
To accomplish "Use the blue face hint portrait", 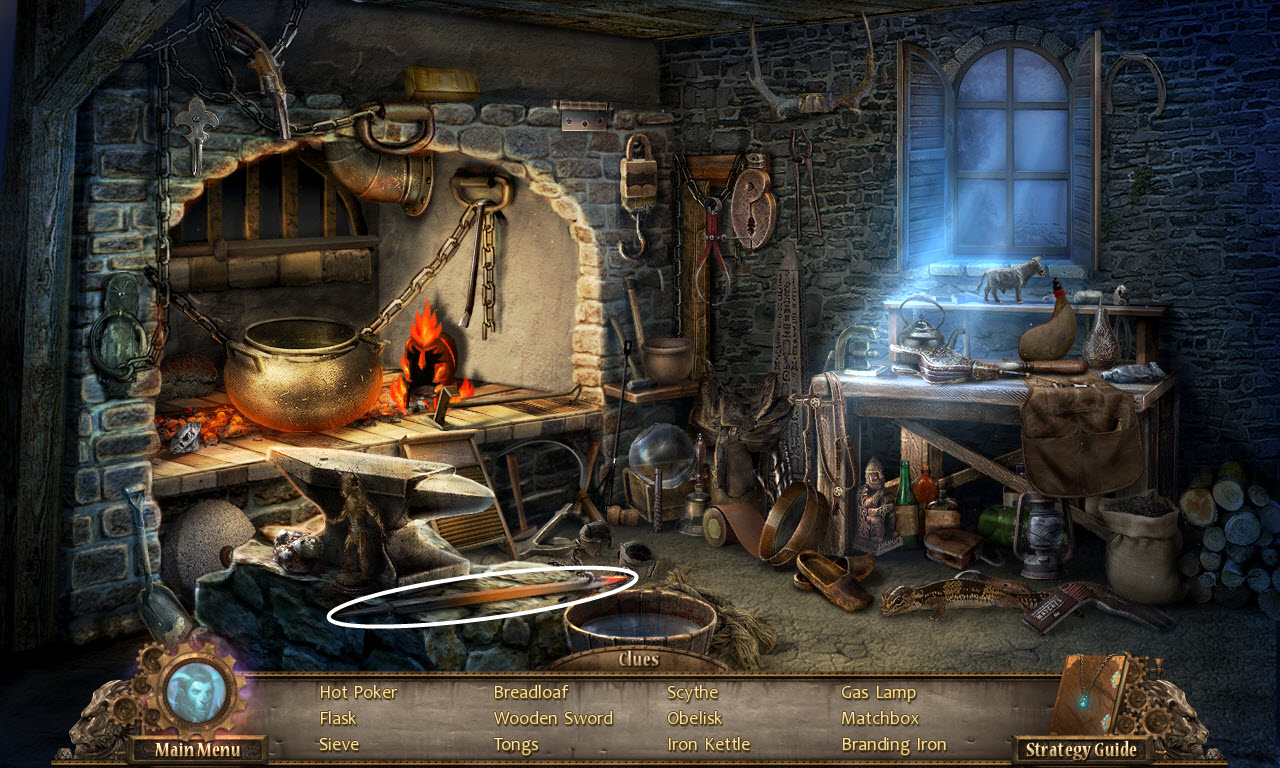I will (x=195, y=692).
